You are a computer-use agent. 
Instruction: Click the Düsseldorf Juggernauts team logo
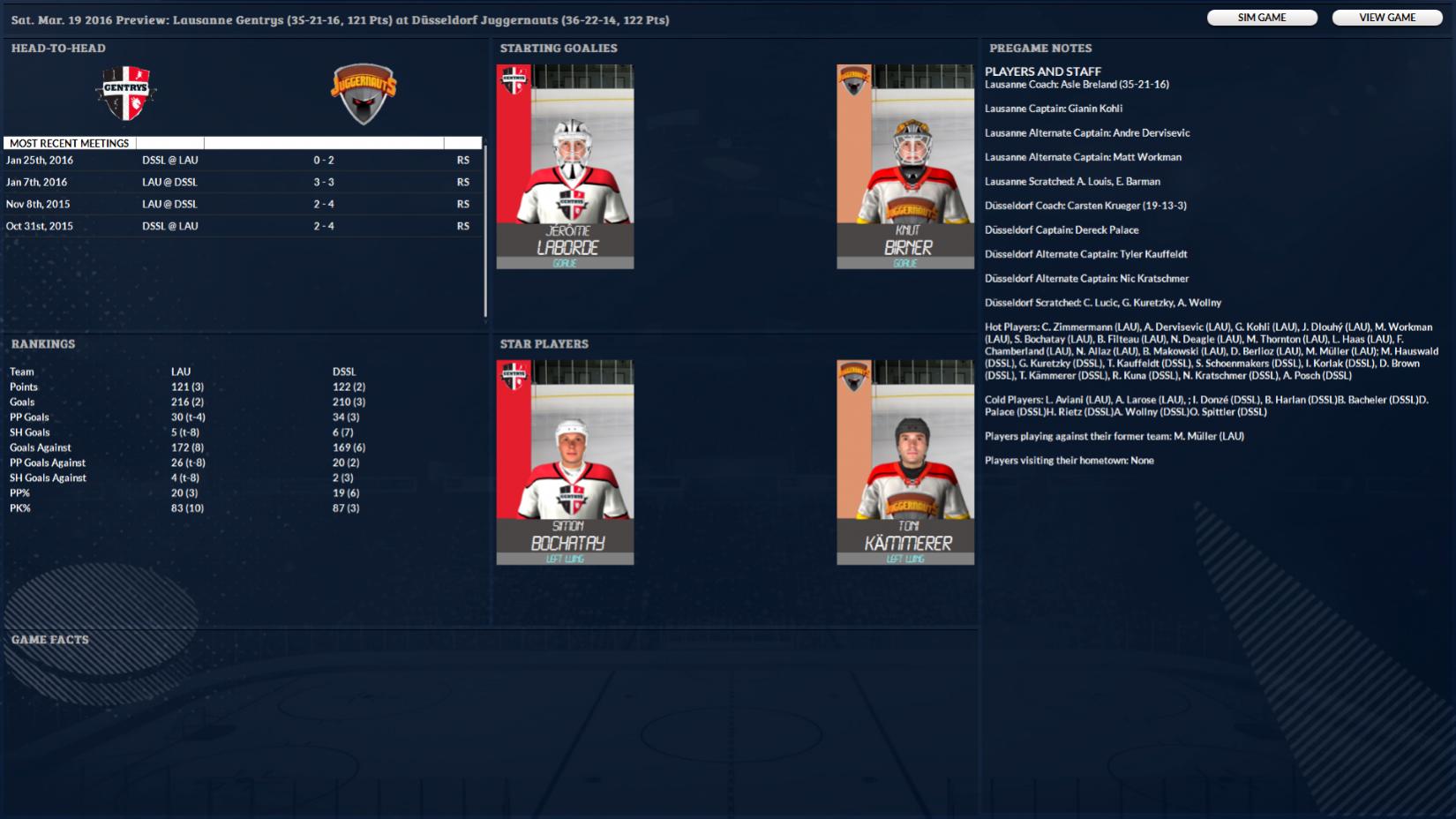[x=364, y=94]
